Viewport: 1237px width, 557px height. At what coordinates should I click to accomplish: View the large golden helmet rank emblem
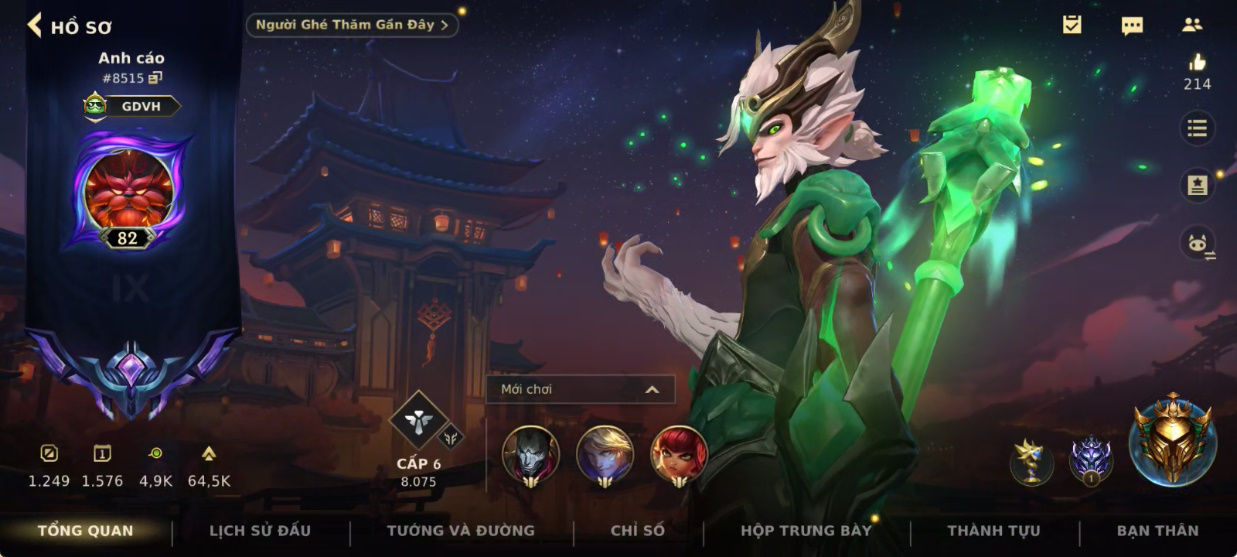click(1172, 440)
